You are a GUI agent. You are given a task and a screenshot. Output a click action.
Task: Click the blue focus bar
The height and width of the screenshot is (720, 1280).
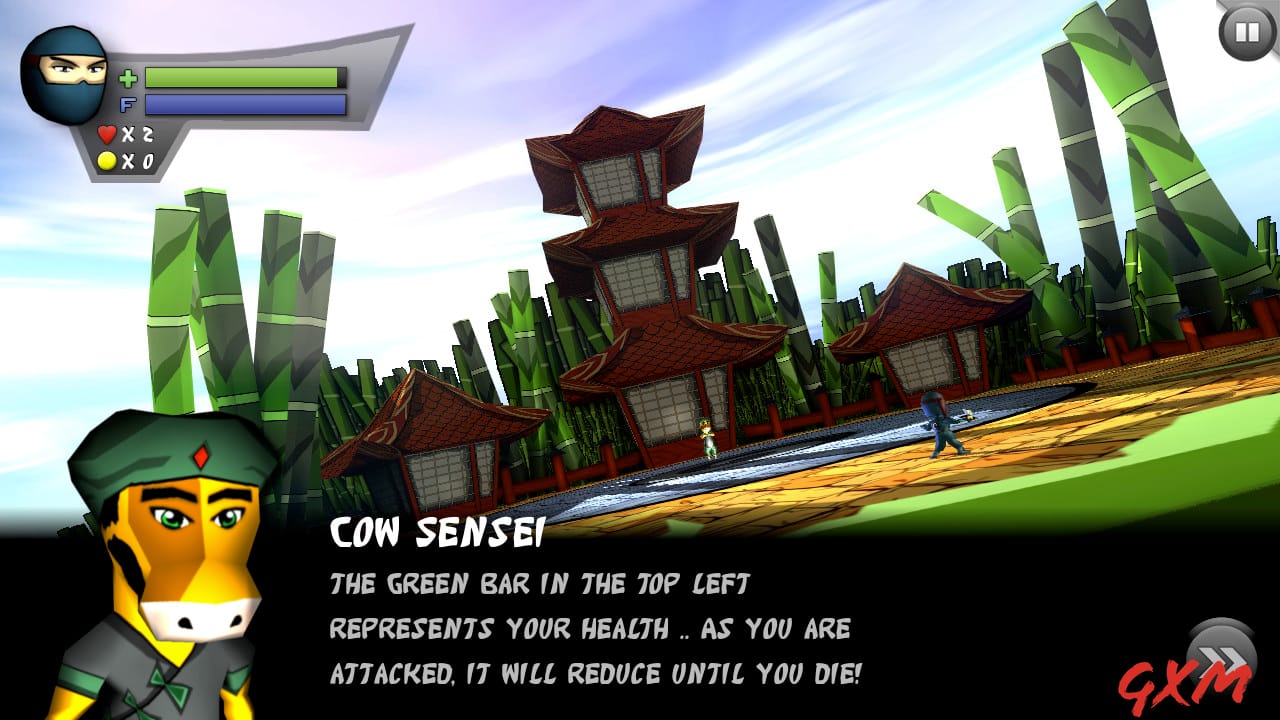245,103
